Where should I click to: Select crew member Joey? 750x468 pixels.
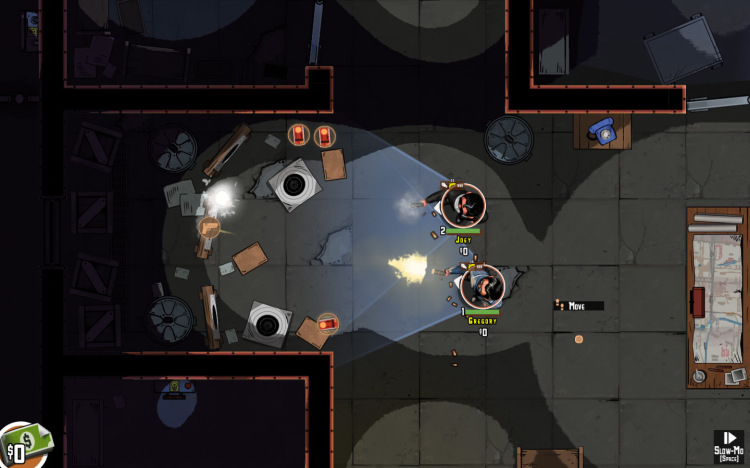[x=463, y=205]
